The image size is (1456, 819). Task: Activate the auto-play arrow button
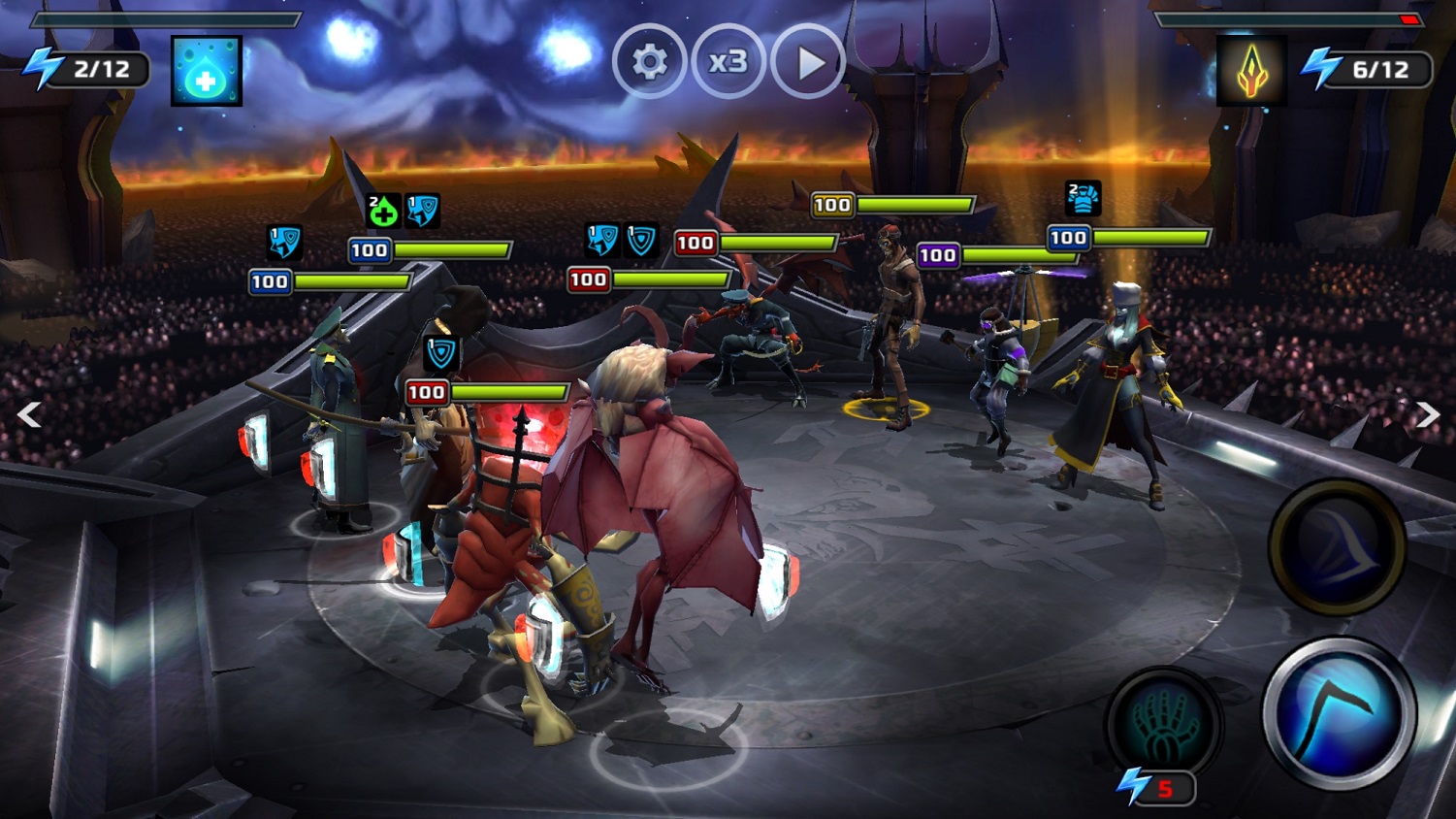pos(808,63)
